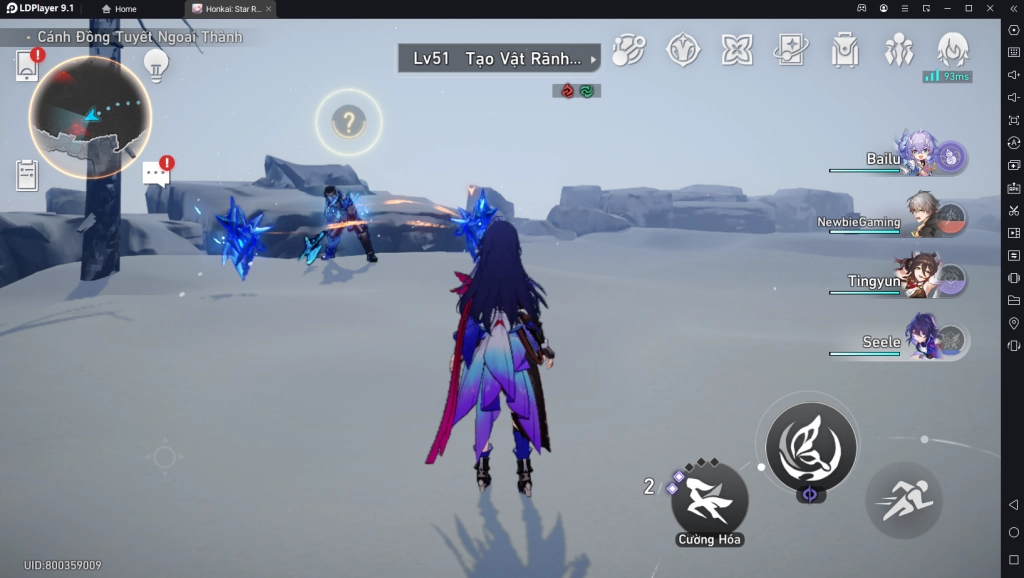Open the clipboard mission log
This screenshot has width=1024, height=578.
pyautogui.click(x=27, y=175)
